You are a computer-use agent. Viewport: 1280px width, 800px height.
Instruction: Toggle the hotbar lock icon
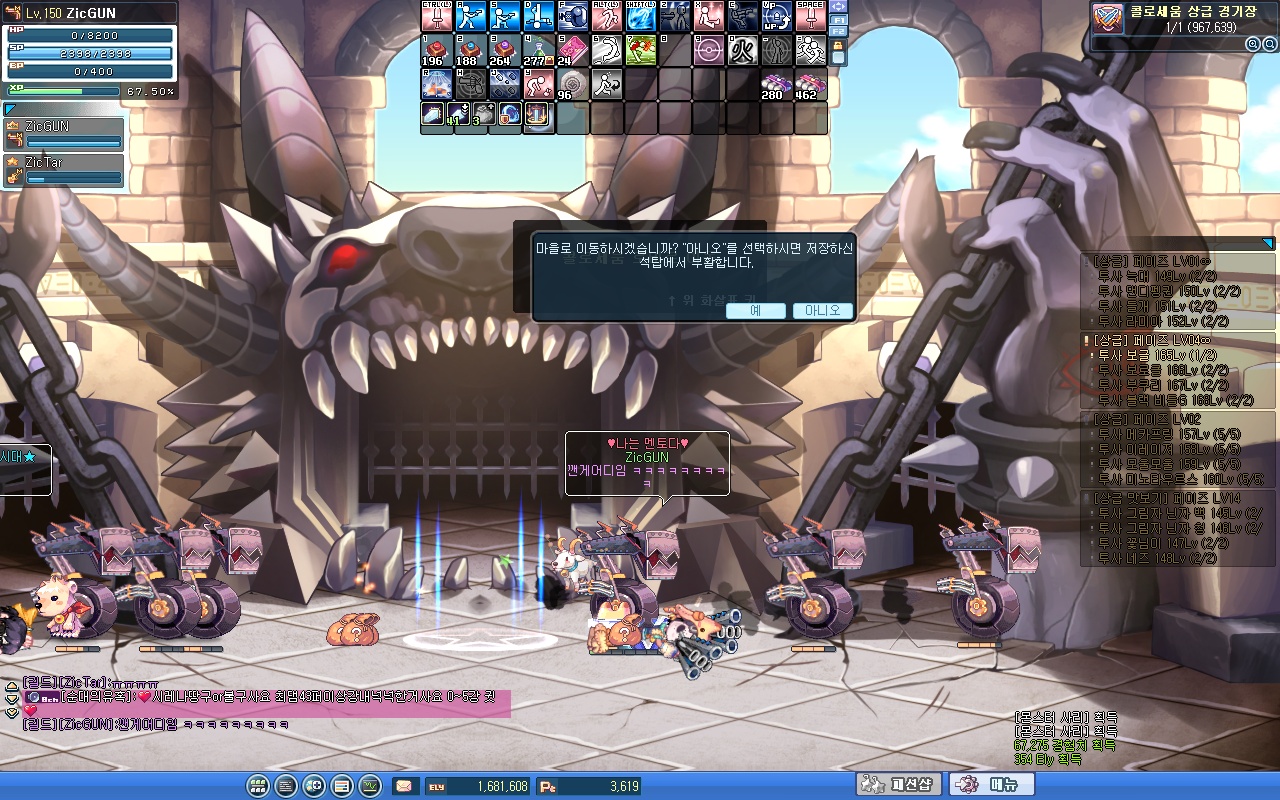[838, 46]
